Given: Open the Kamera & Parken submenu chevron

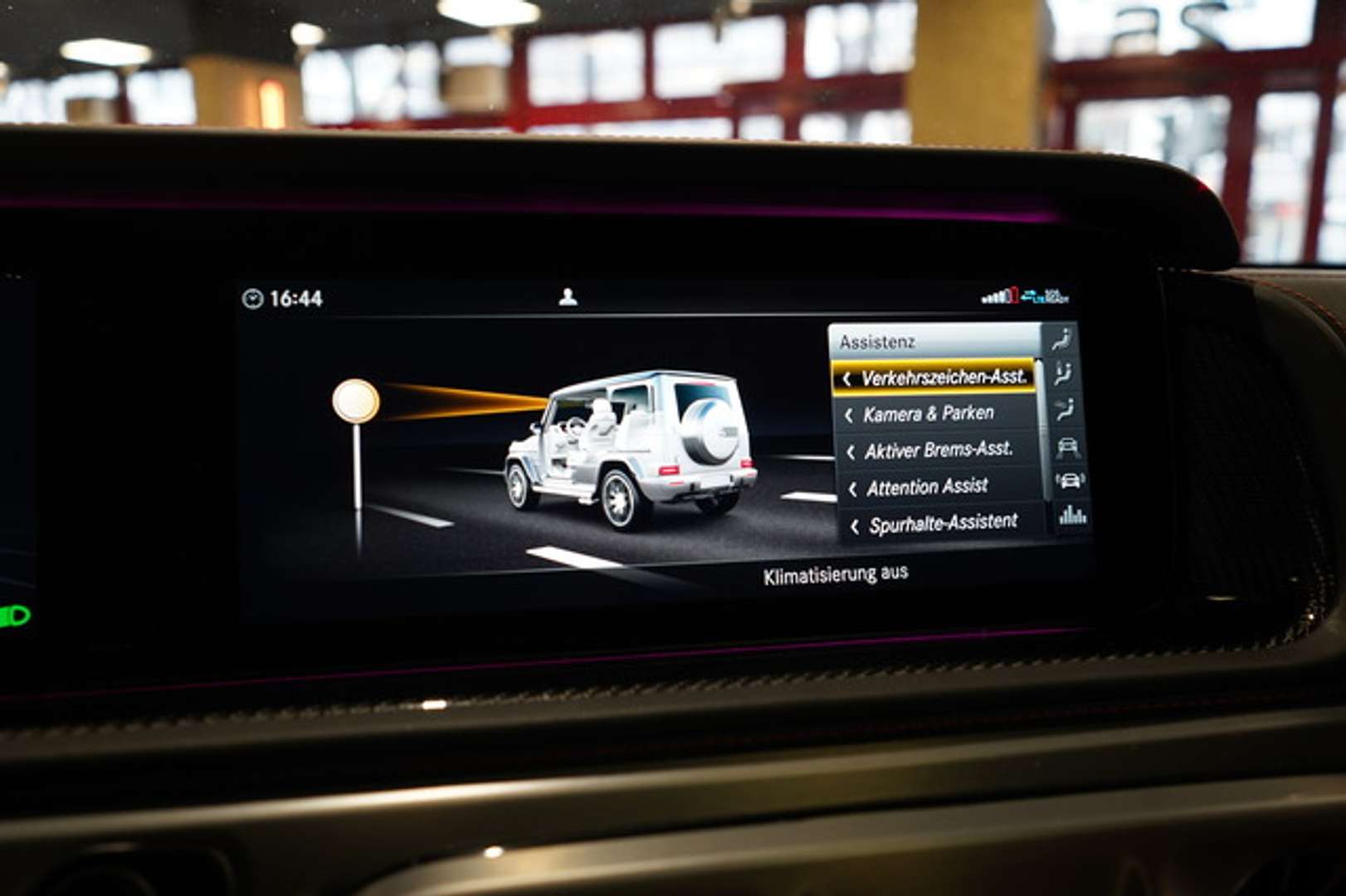Looking at the screenshot, I should point(851,414).
